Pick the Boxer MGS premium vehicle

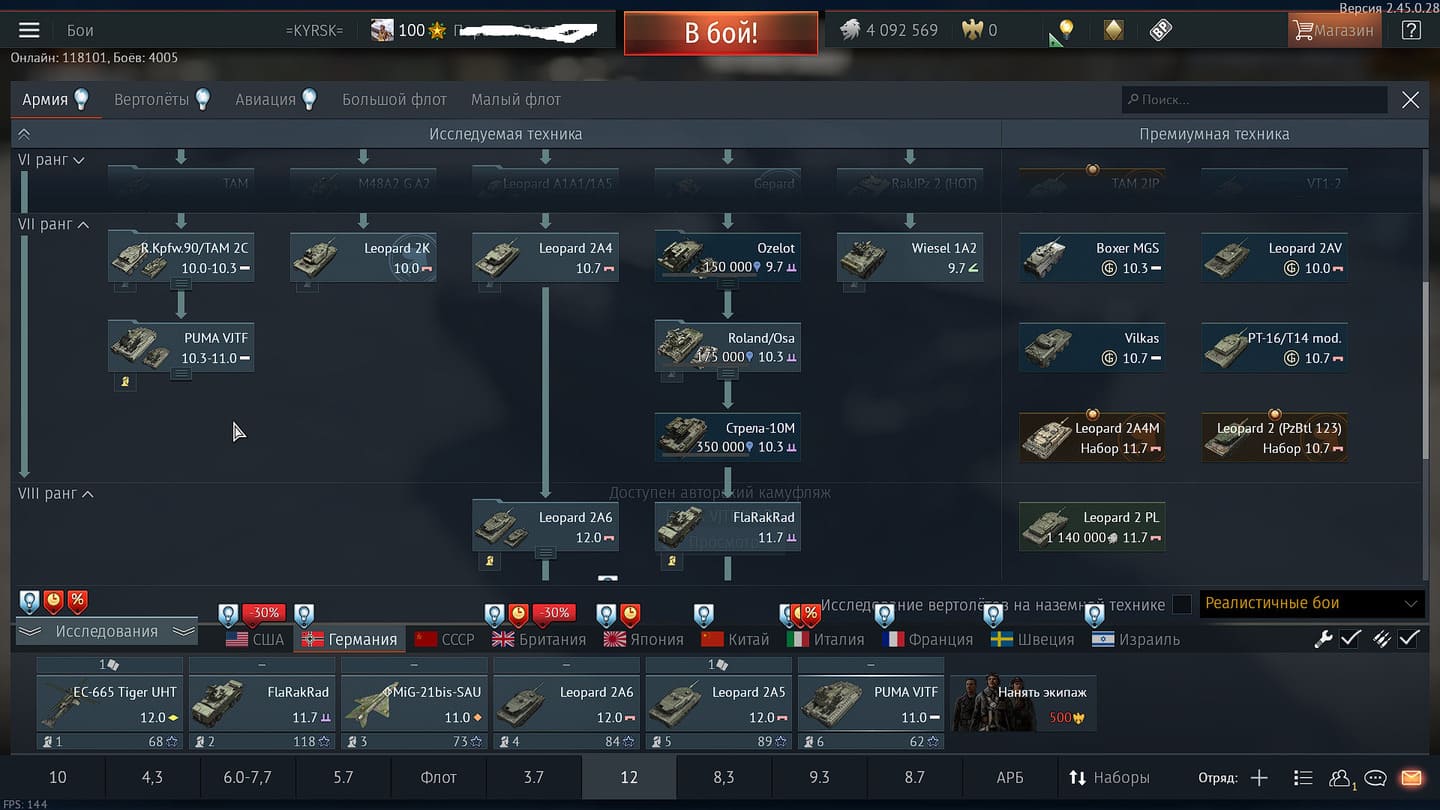(x=1092, y=258)
